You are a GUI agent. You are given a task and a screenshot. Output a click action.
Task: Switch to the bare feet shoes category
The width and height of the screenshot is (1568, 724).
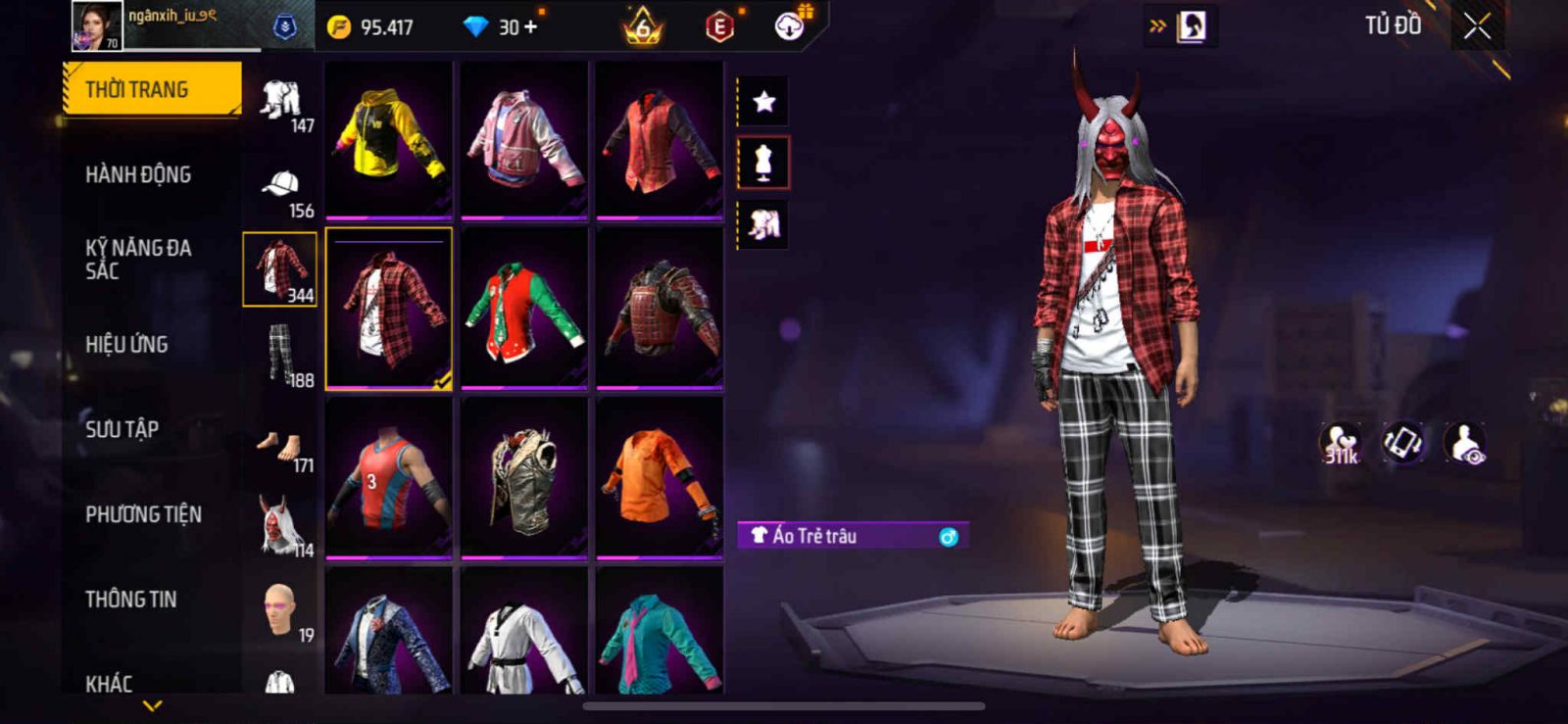pyautogui.click(x=281, y=448)
